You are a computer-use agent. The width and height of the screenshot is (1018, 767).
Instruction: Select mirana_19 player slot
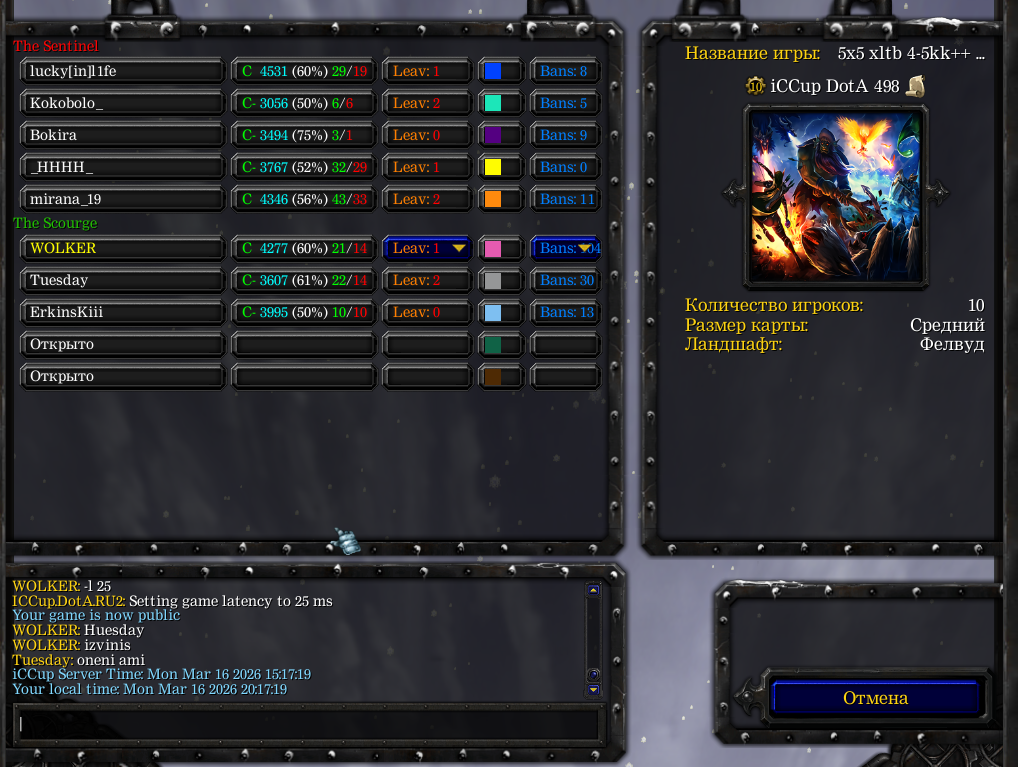pos(122,199)
